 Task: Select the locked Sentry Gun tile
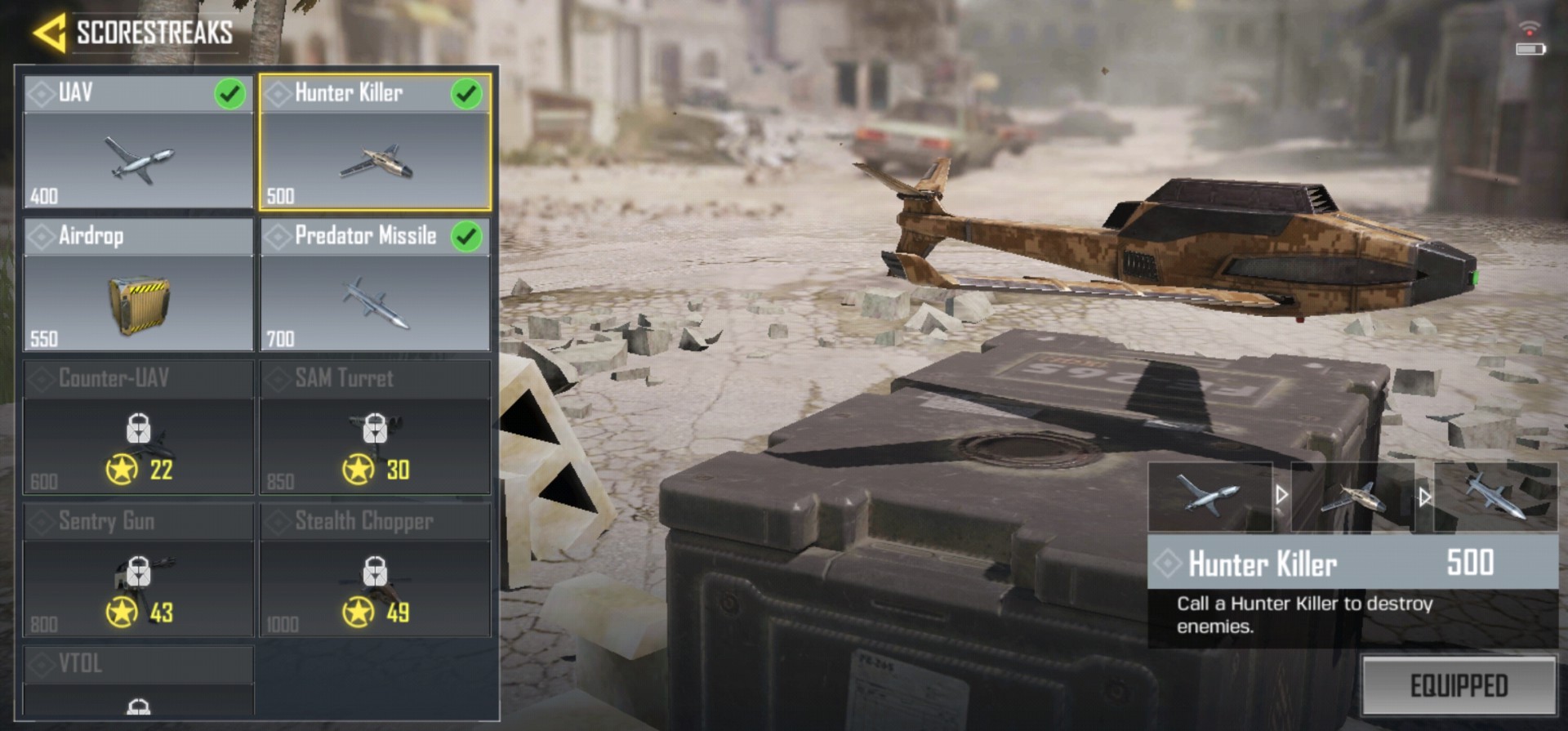138,571
